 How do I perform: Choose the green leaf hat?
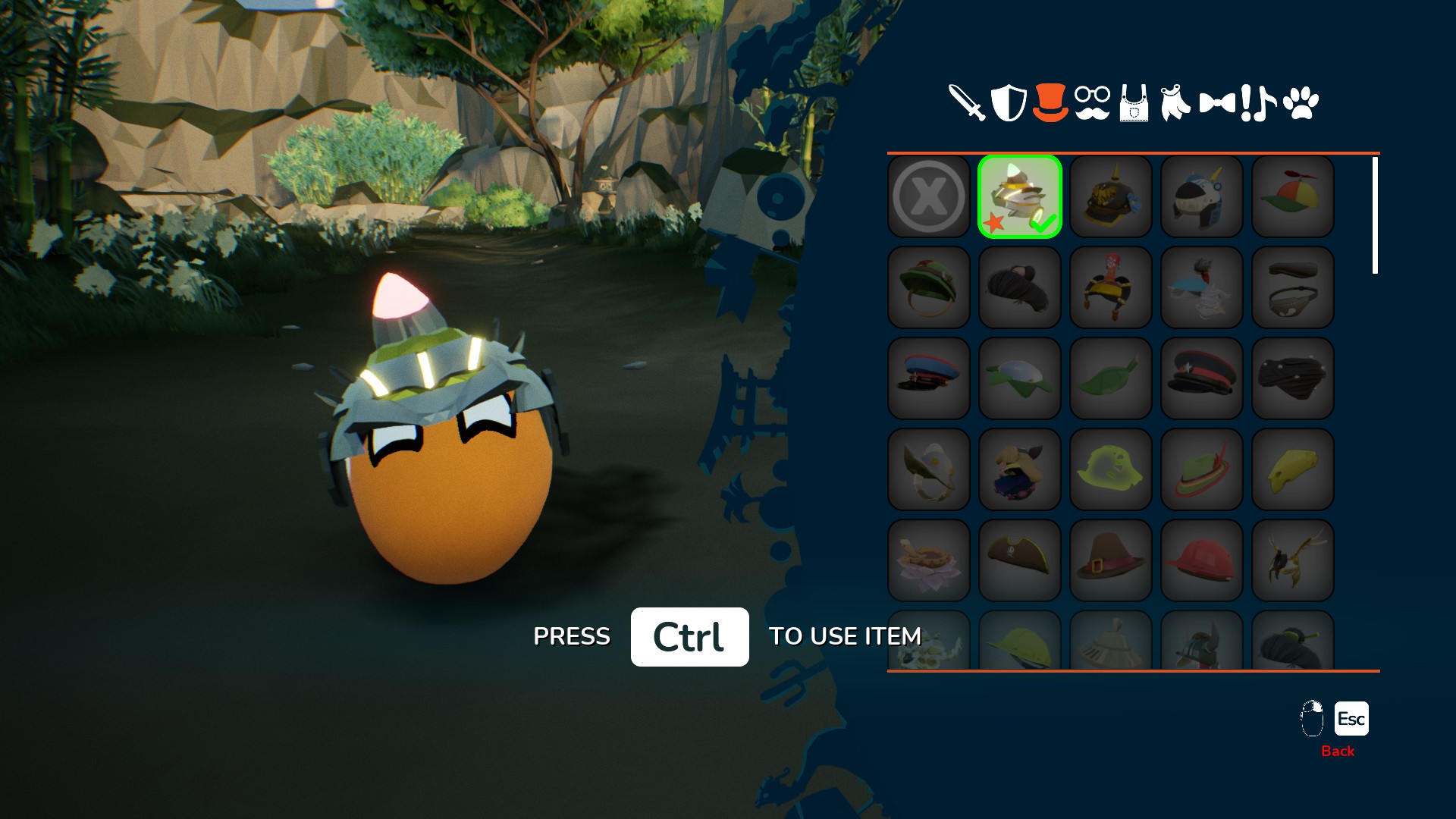(x=1111, y=379)
